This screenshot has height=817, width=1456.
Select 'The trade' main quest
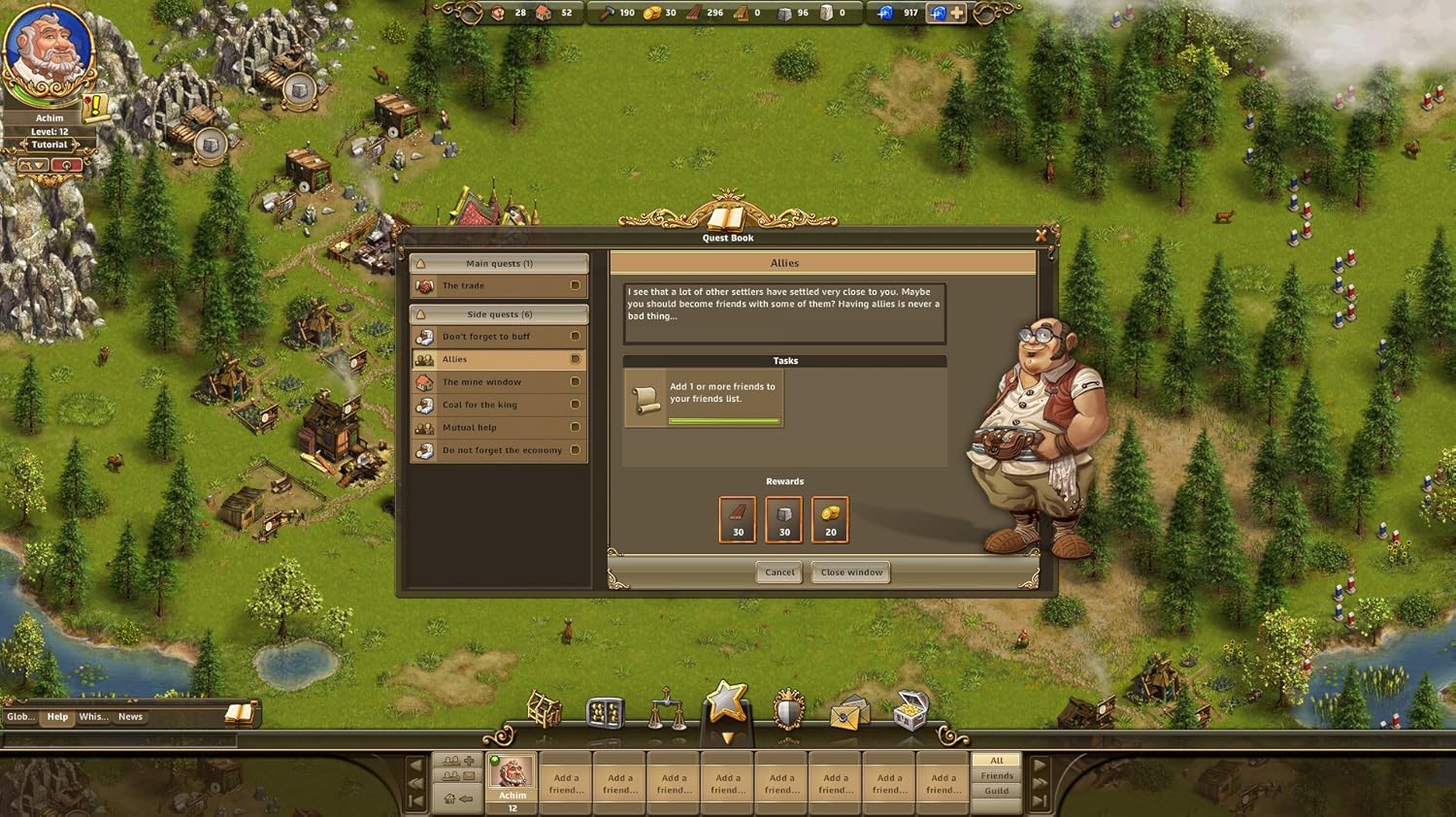point(499,286)
